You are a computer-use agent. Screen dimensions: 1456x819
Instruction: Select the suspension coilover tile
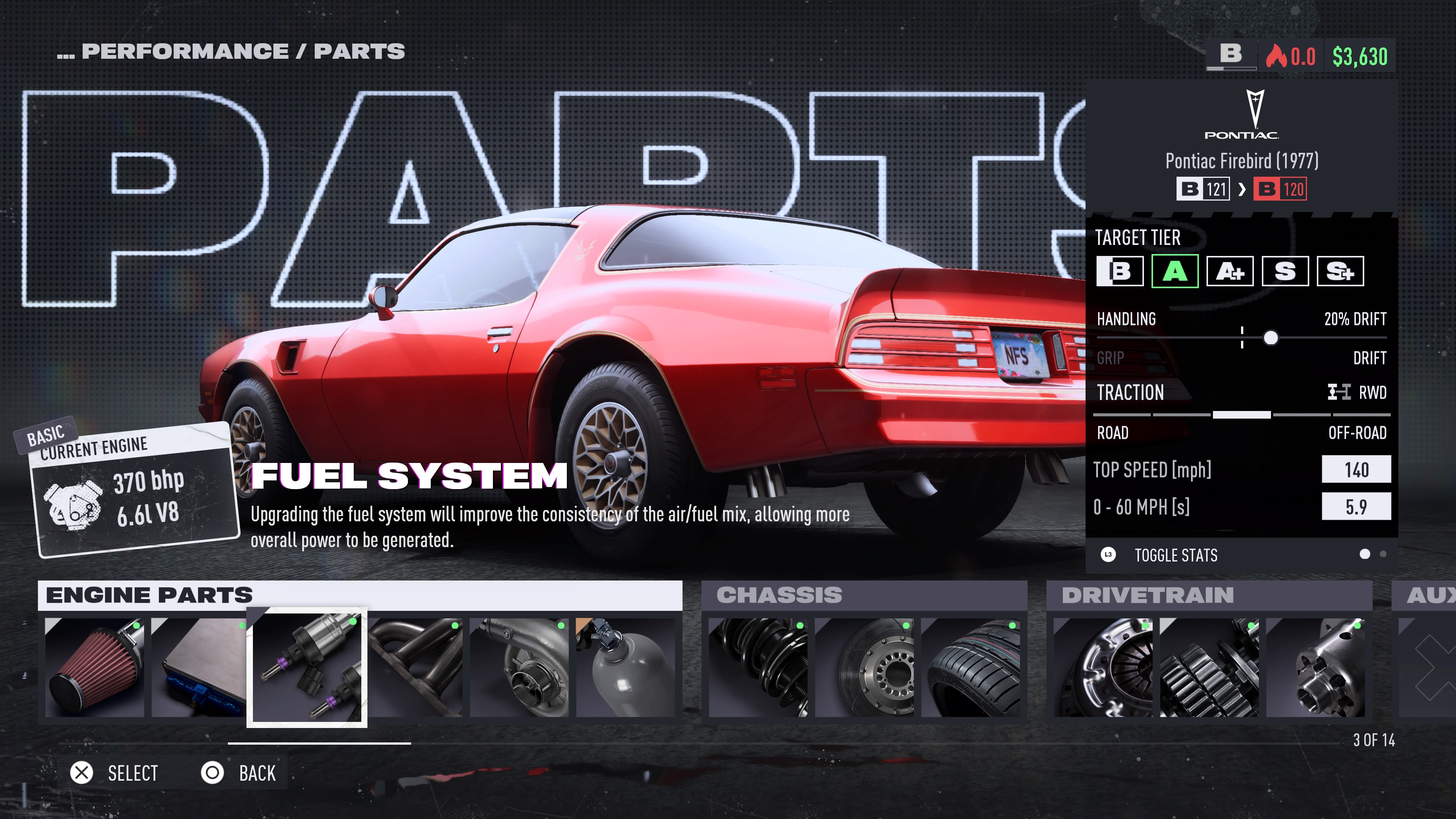click(758, 667)
